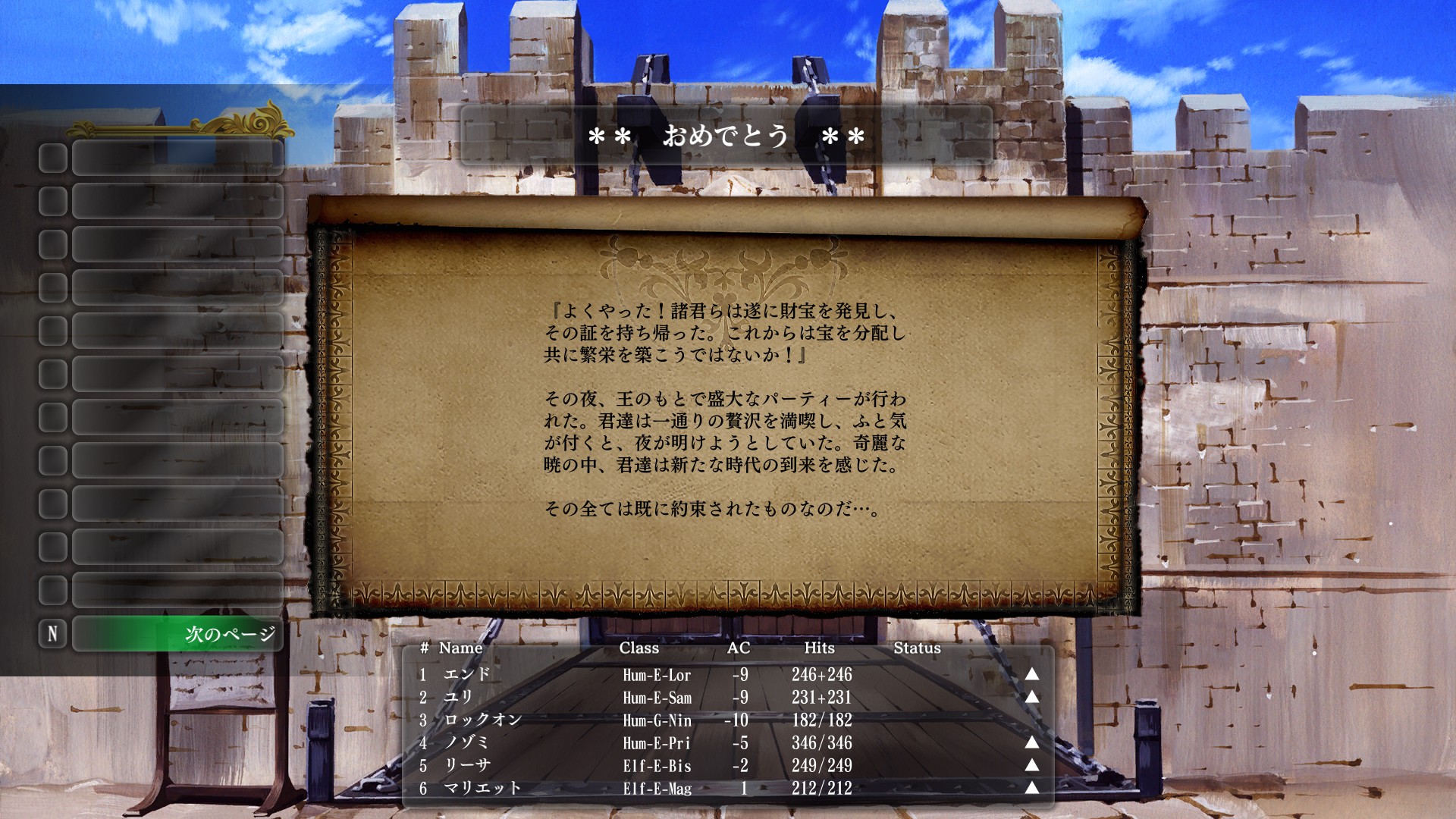Expand details for party member エンド

click(x=1031, y=674)
